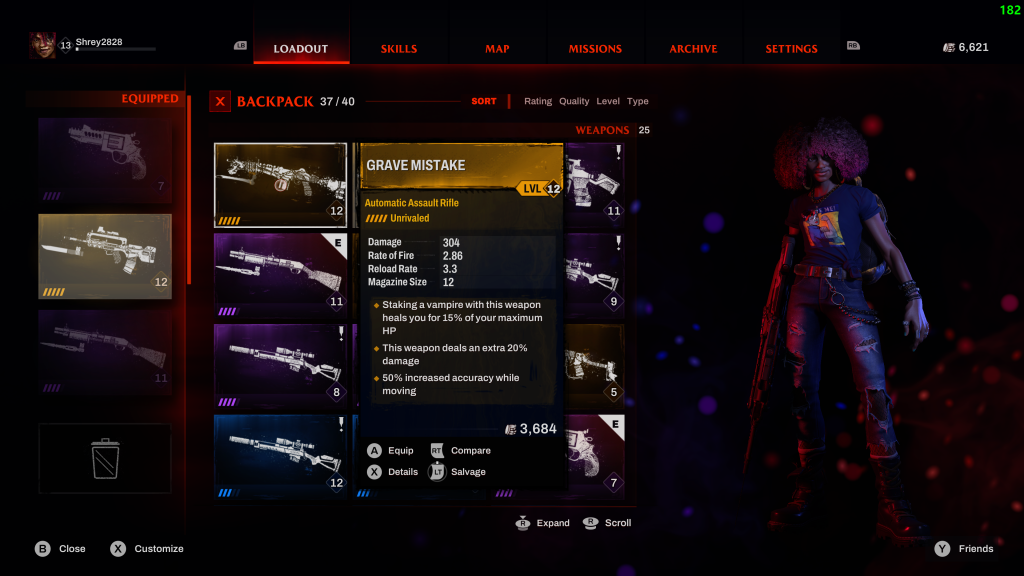Switch to the Settings tab

tap(791, 49)
